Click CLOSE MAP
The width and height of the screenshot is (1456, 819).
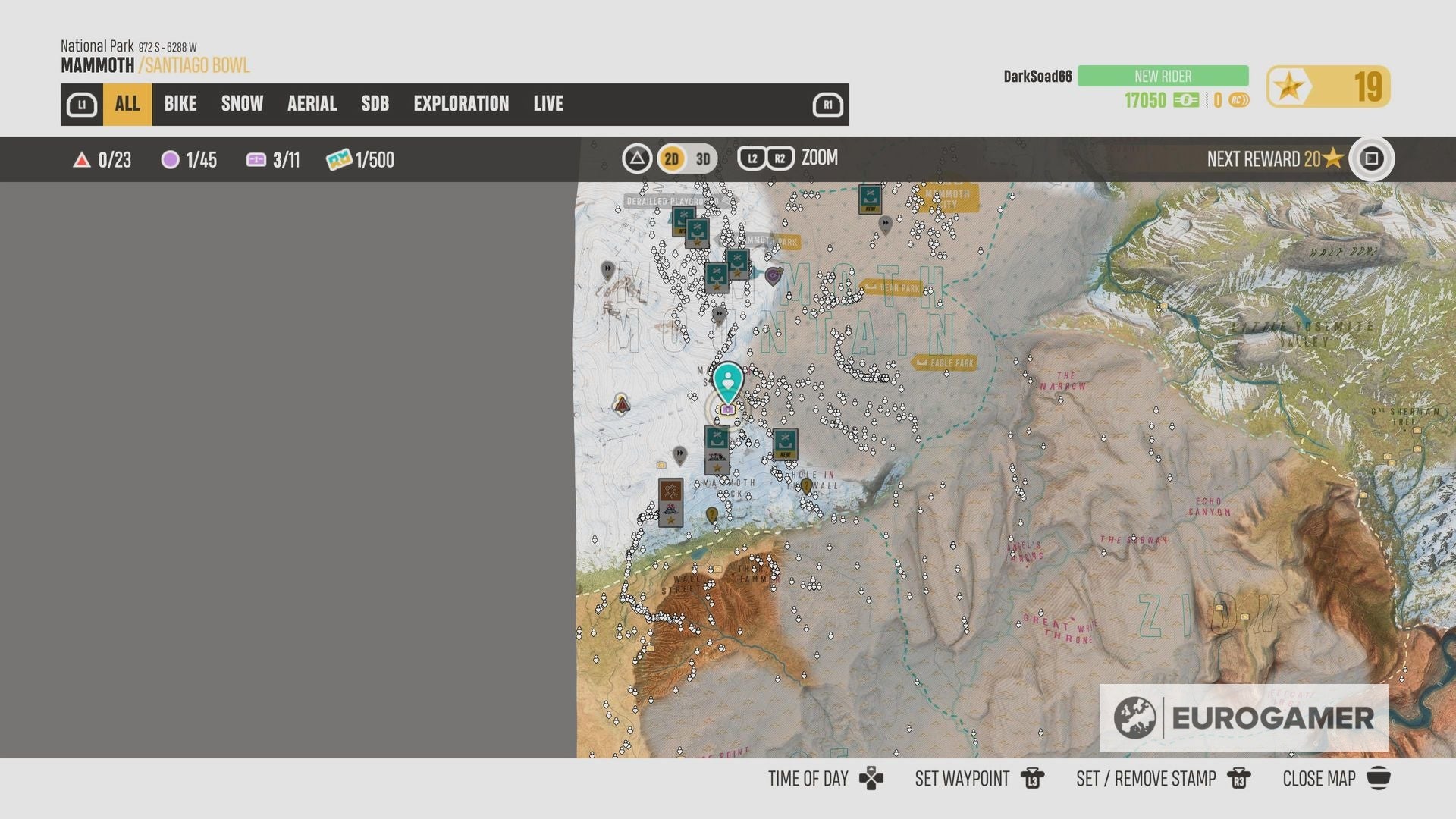point(1319,778)
